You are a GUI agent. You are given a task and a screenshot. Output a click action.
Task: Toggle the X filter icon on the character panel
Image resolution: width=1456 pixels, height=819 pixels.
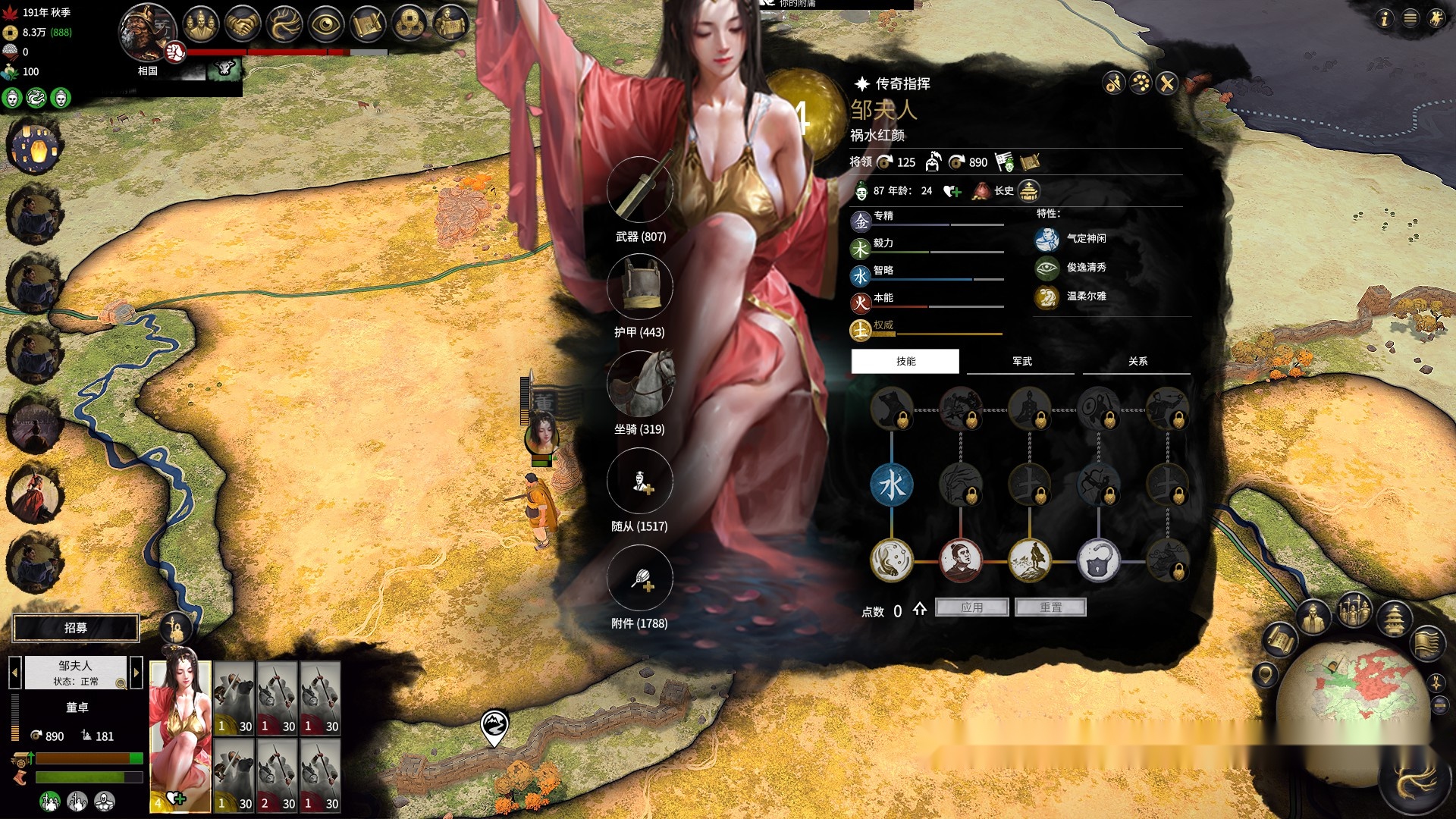click(1167, 82)
